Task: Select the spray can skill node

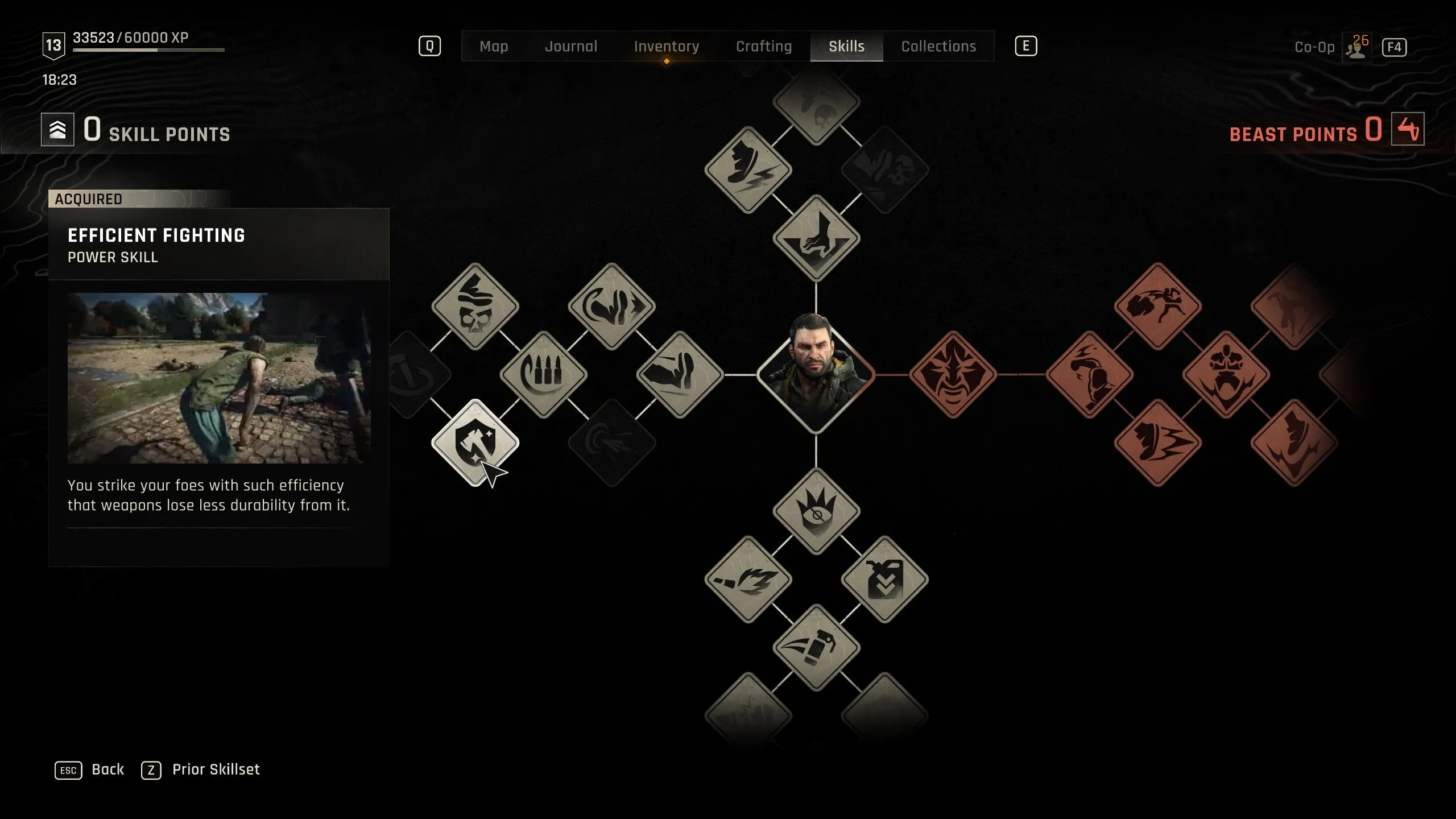Action: click(x=816, y=647)
